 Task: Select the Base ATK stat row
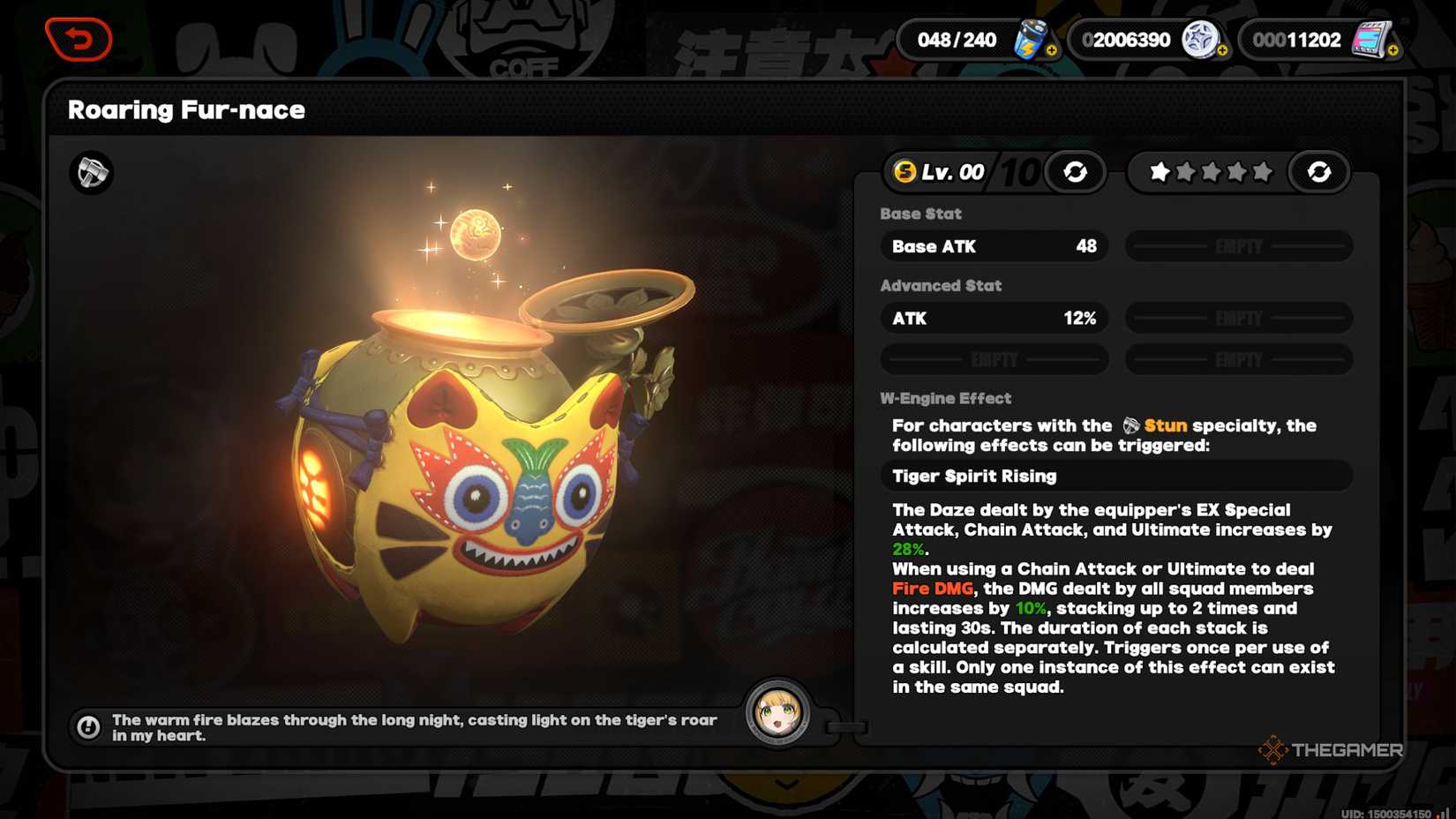point(994,246)
